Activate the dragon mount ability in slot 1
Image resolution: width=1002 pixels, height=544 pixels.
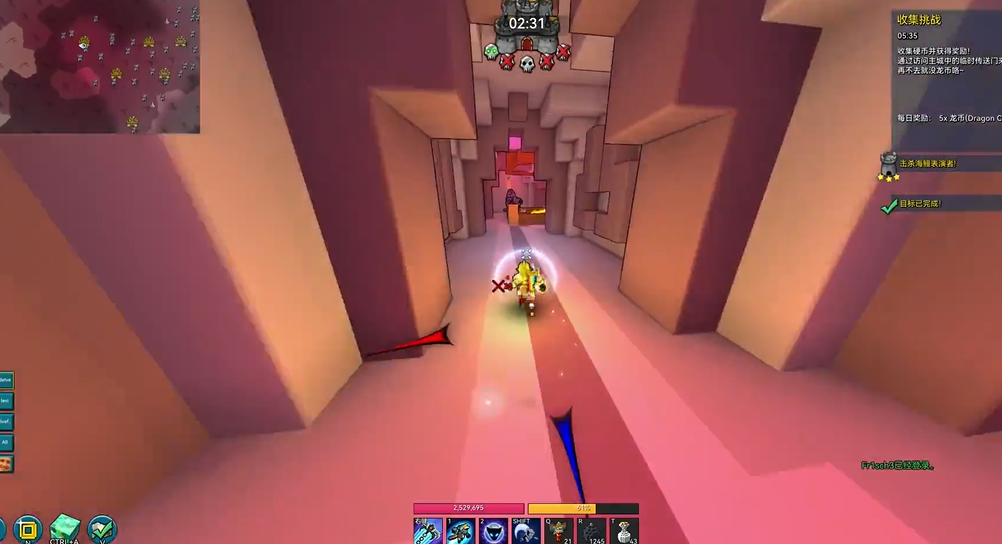point(461,531)
